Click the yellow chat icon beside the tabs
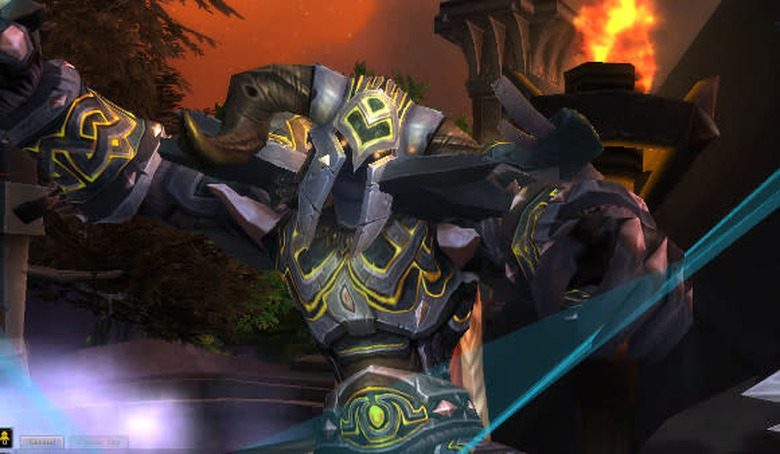780x454 pixels. (6, 437)
